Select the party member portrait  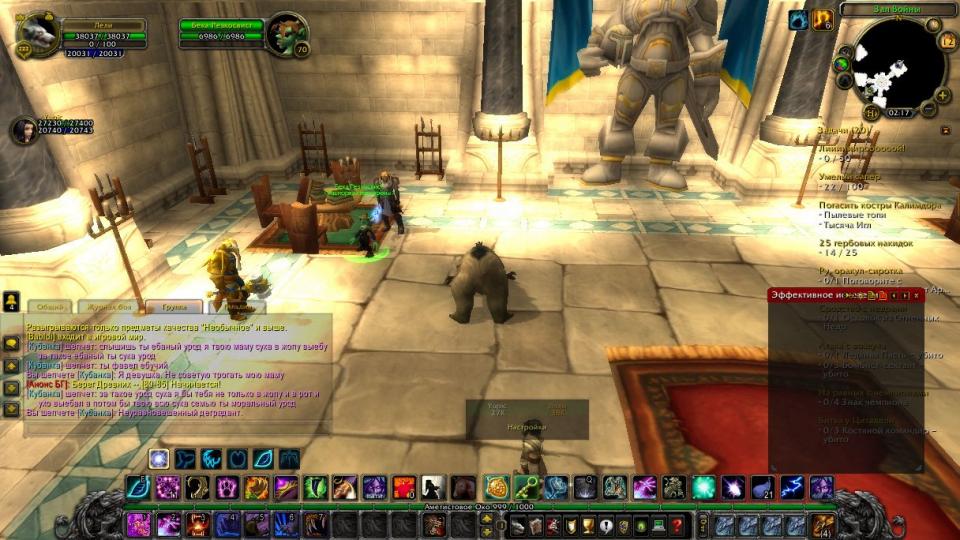22,130
